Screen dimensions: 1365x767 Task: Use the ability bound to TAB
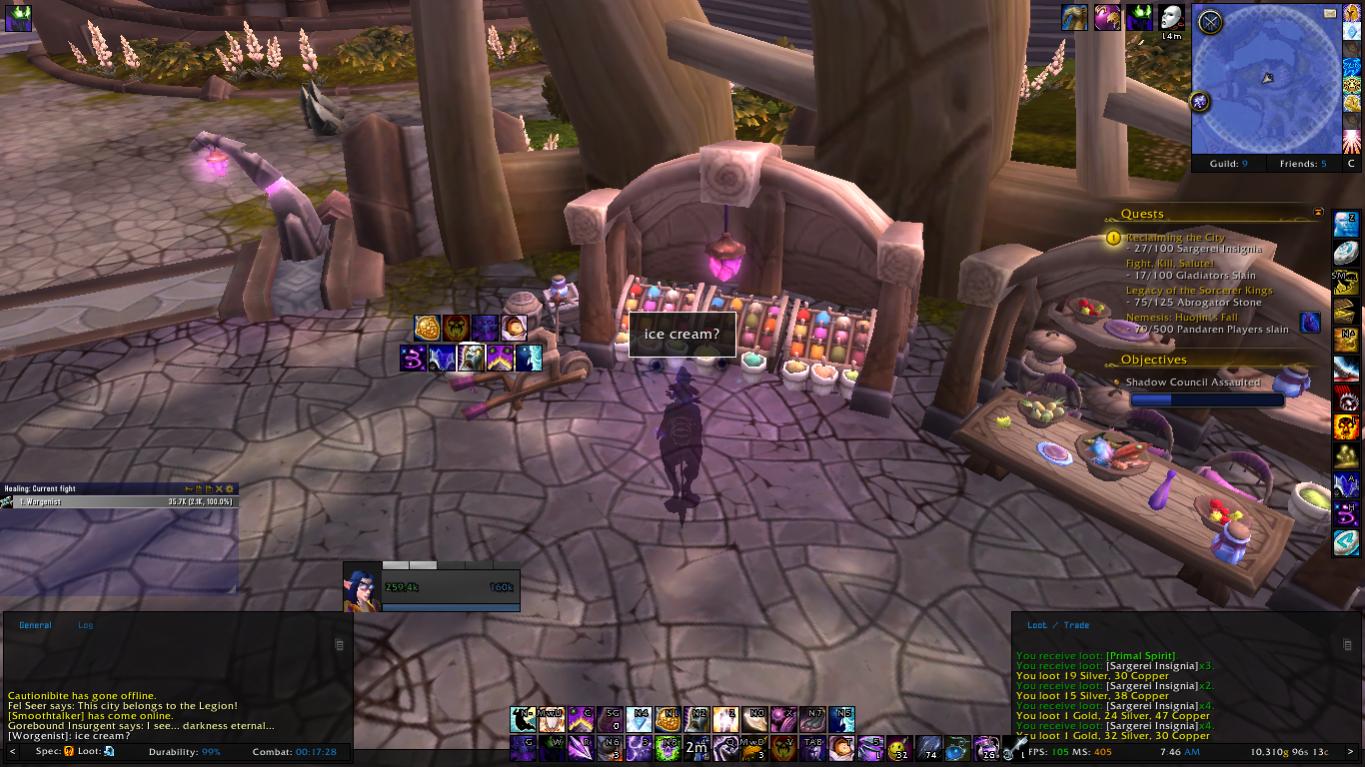812,748
